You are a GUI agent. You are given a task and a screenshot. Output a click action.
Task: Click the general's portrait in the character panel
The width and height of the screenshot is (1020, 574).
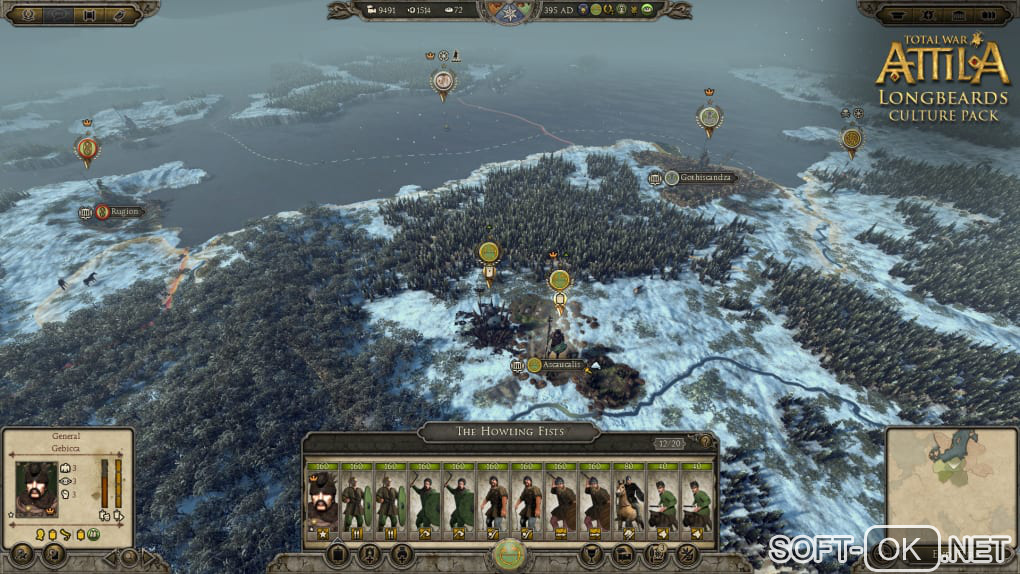[36, 489]
